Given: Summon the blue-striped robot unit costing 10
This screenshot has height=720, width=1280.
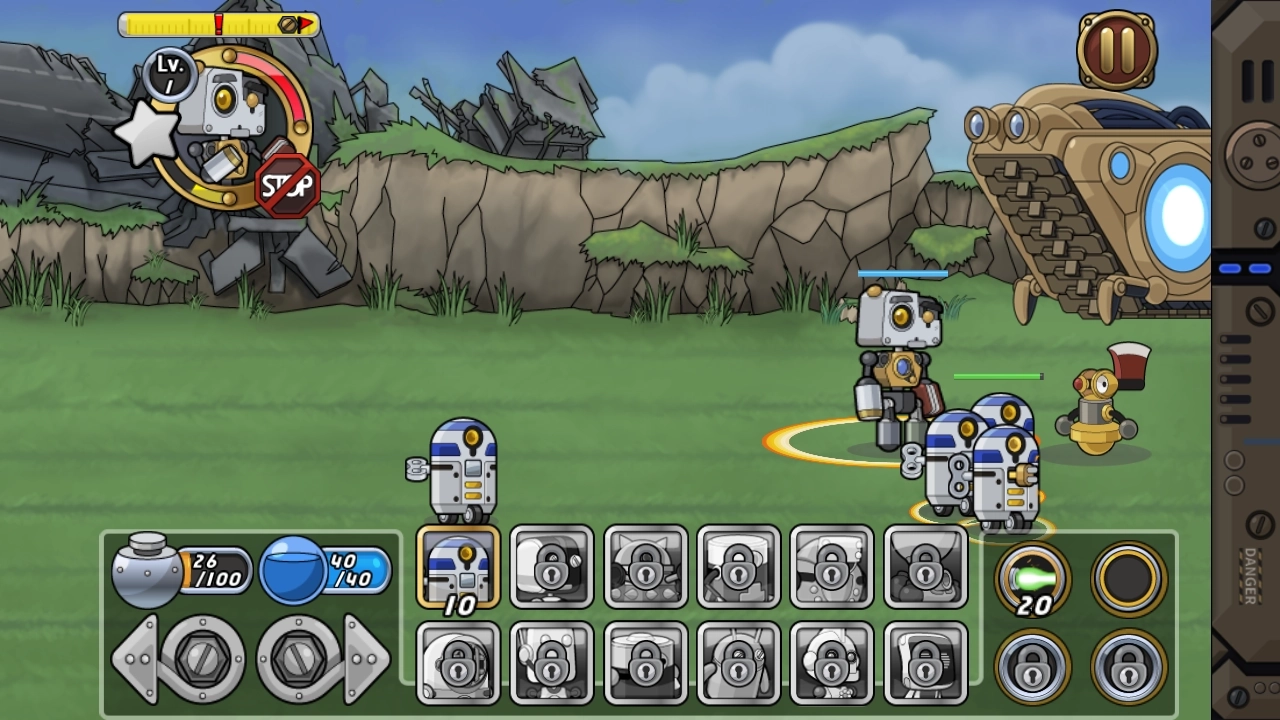Looking at the screenshot, I should (x=458, y=567).
